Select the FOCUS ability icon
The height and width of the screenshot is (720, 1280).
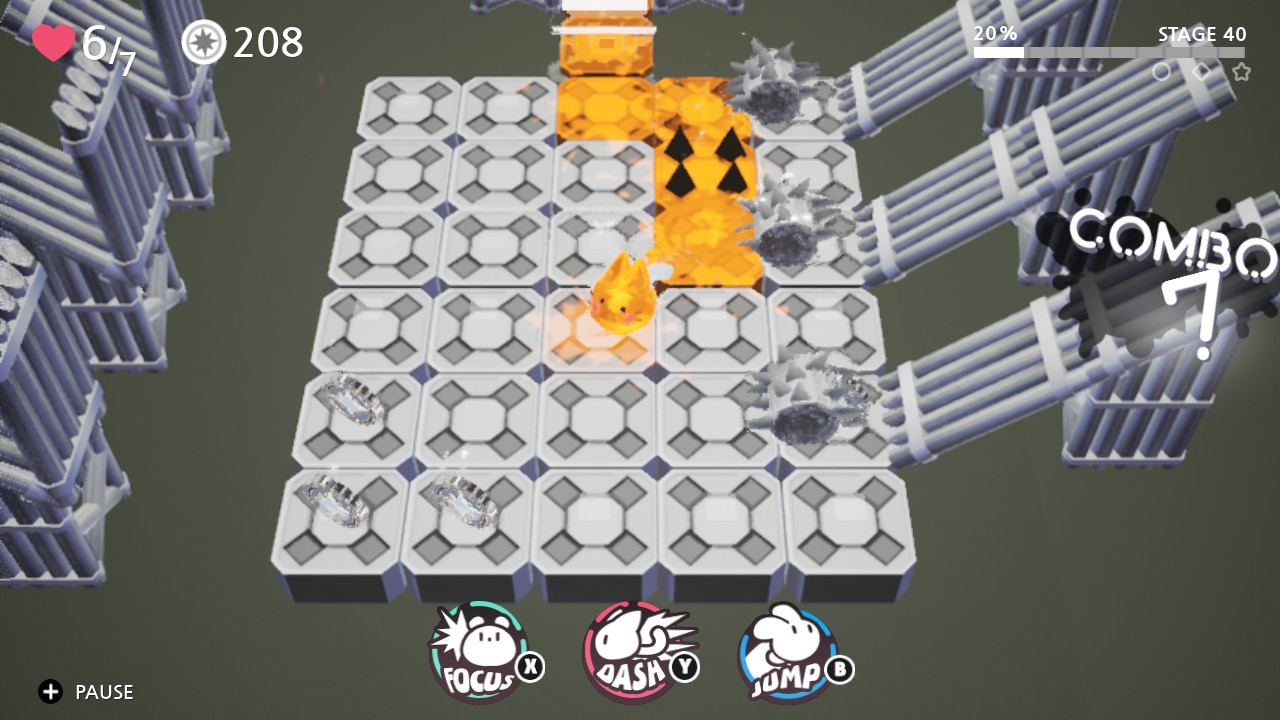pos(478,648)
